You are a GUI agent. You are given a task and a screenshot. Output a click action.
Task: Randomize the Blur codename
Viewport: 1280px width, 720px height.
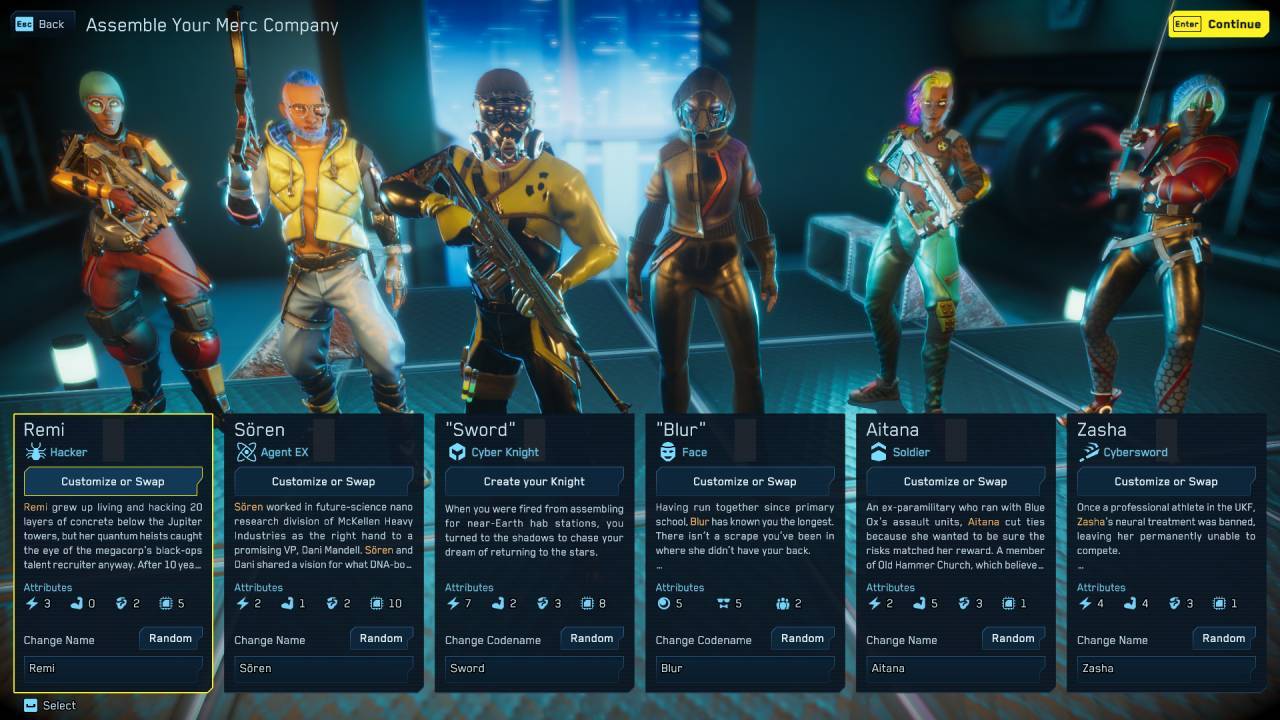pos(803,638)
